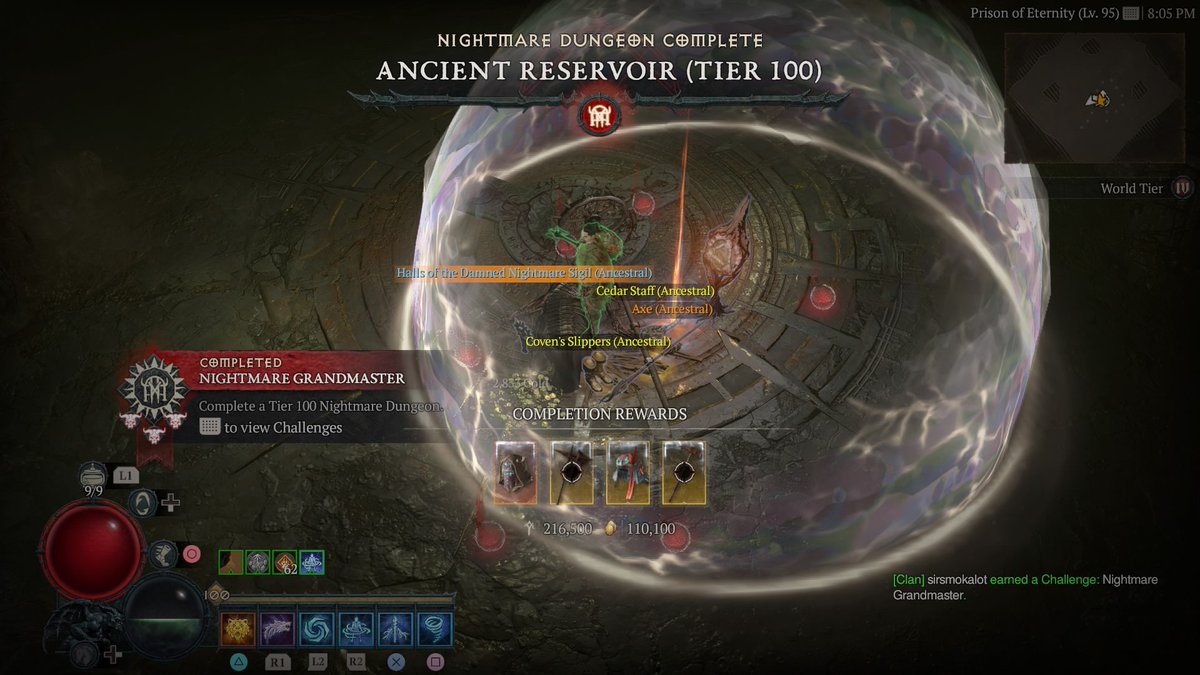Loot the Halls of the Damned Nightmare Sigil
Viewport: 1200px width, 675px height.
[524, 273]
